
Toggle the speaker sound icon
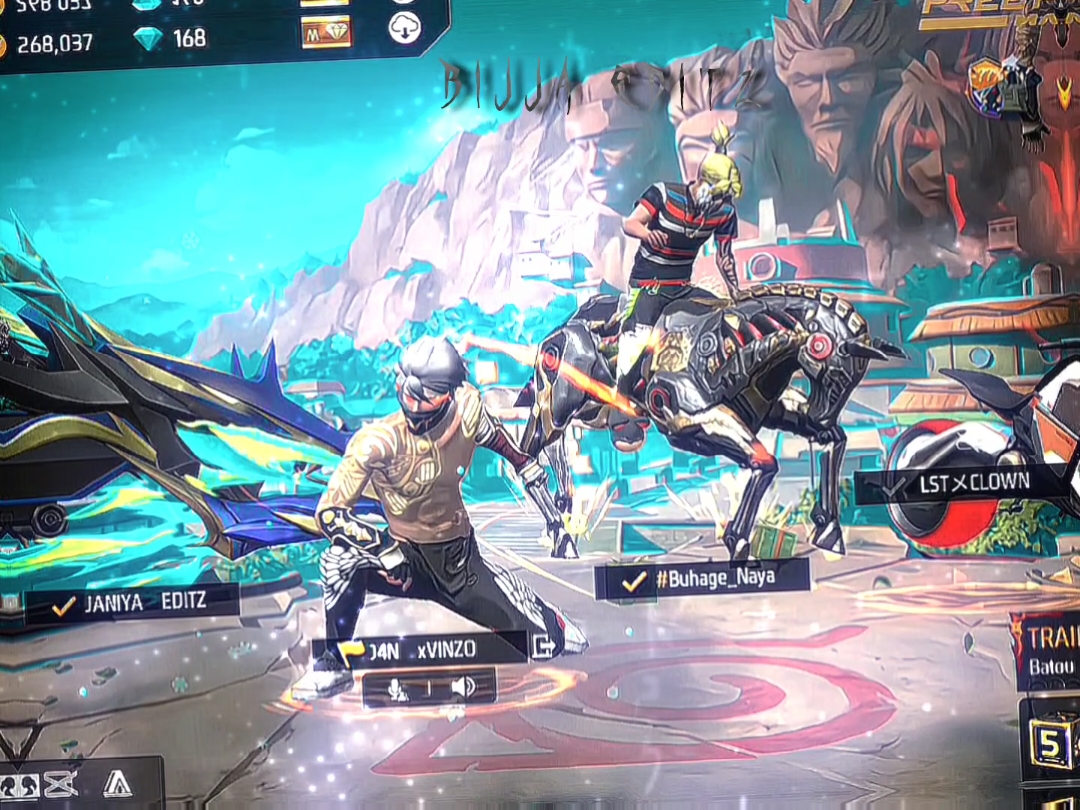click(463, 687)
